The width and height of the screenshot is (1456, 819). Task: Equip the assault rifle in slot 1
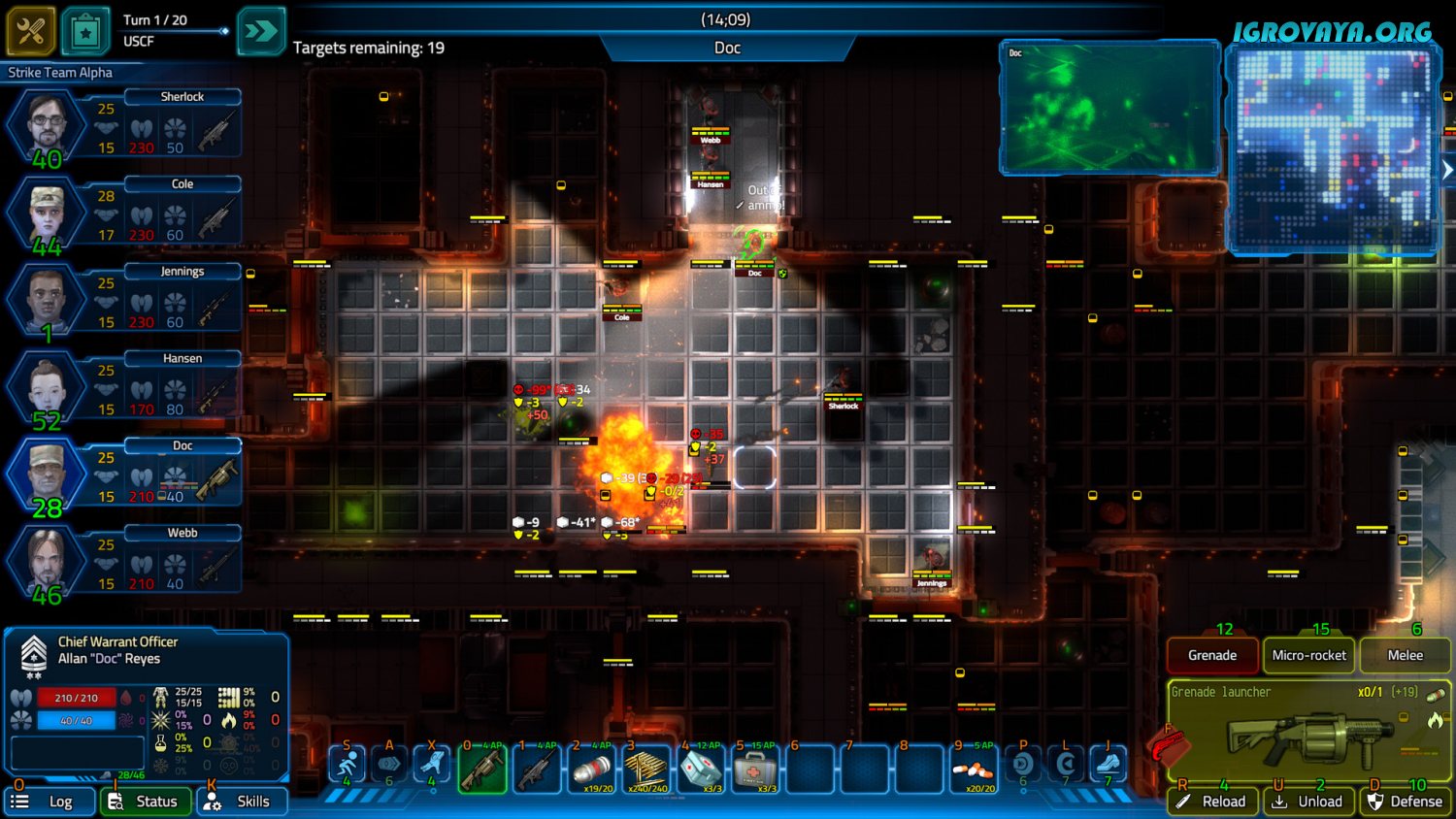(x=537, y=770)
